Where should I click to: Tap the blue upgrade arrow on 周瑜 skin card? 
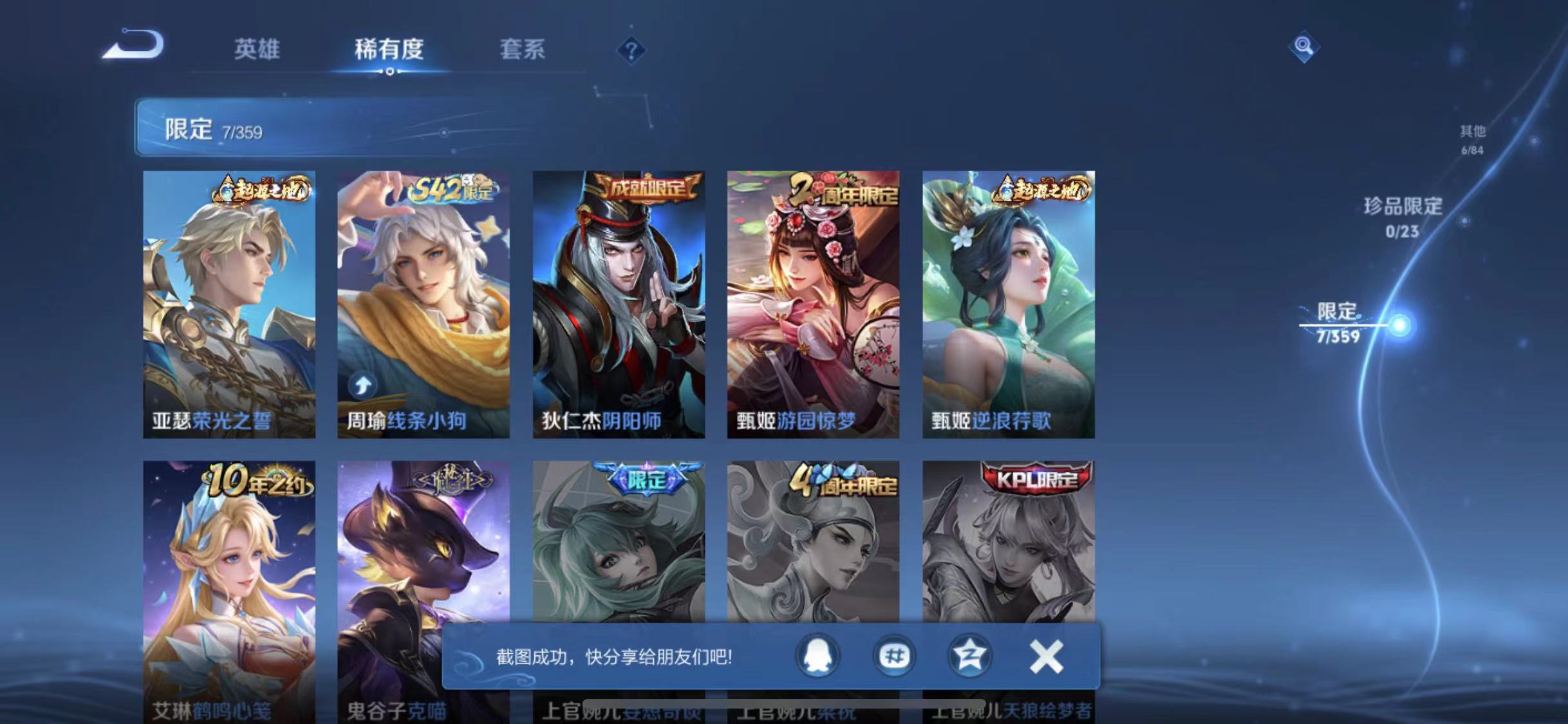tap(362, 384)
